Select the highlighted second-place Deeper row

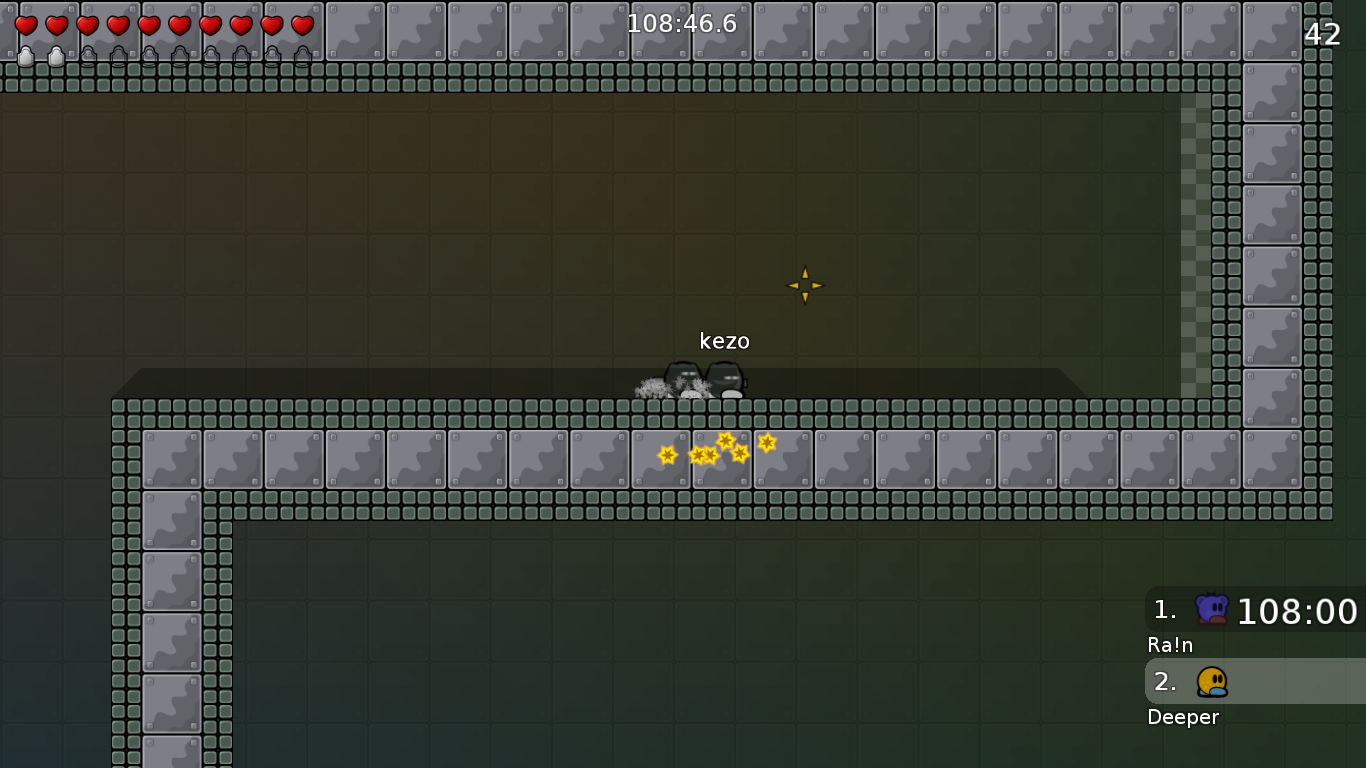coord(1250,682)
